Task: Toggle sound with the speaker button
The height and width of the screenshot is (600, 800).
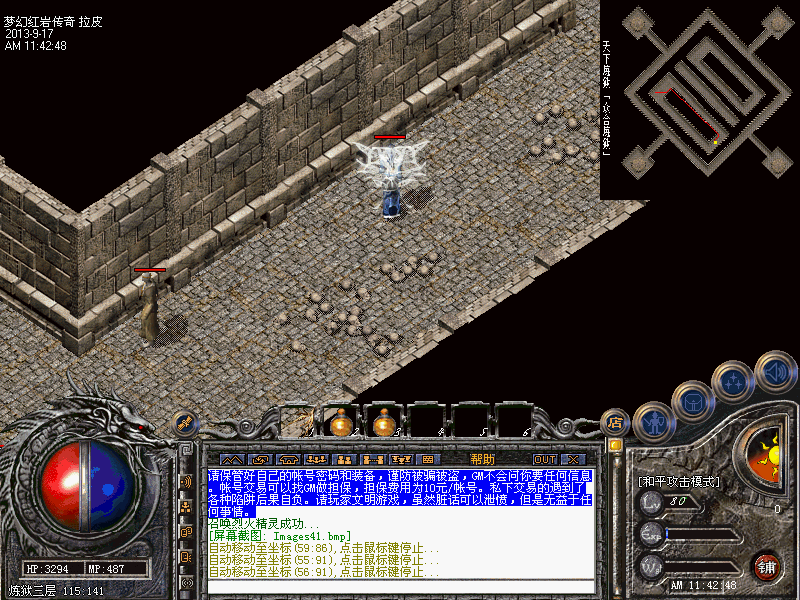Action: coord(774,371)
